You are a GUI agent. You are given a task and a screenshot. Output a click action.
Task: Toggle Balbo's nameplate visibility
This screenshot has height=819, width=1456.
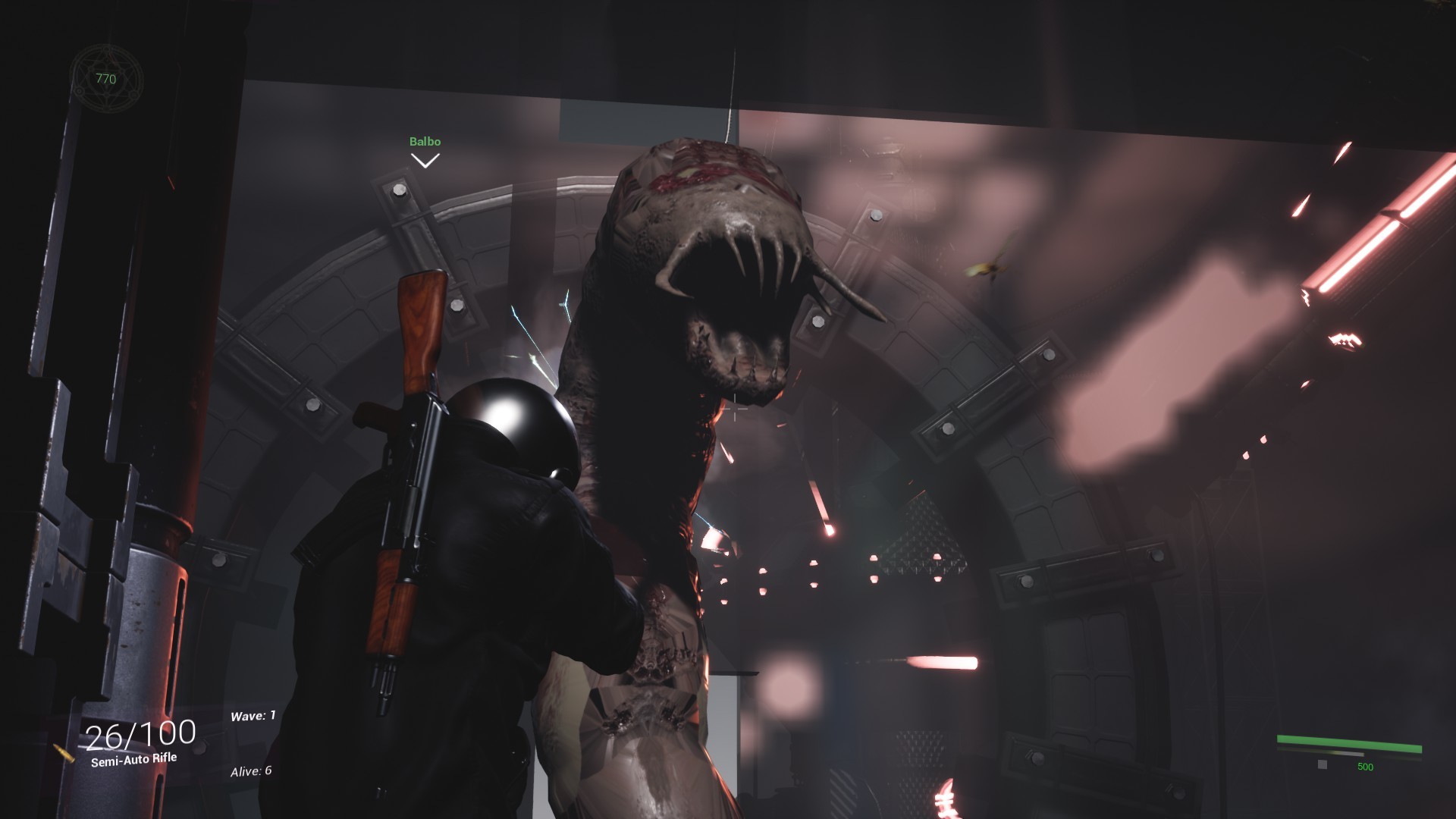(425, 141)
